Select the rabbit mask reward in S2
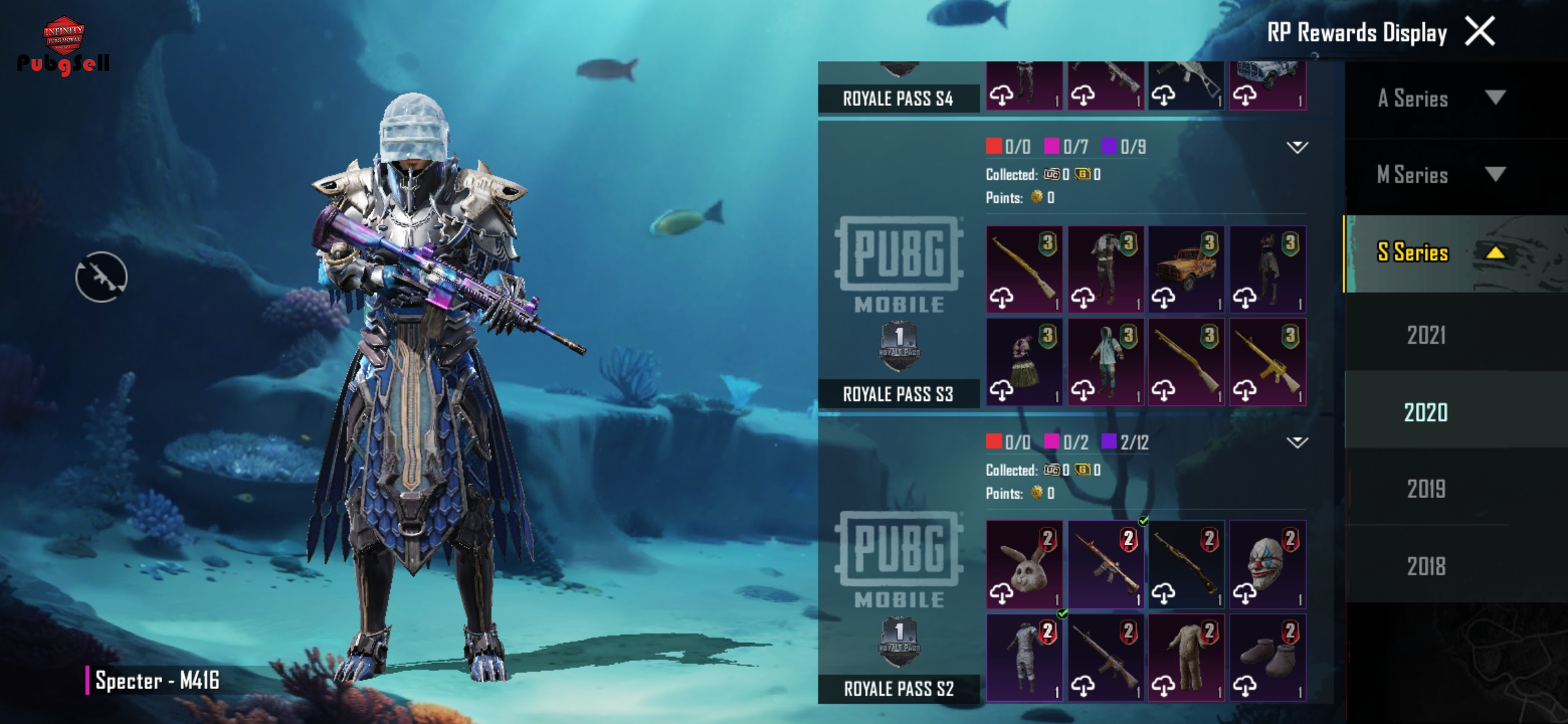Viewport: 1568px width, 724px height. [x=1024, y=564]
